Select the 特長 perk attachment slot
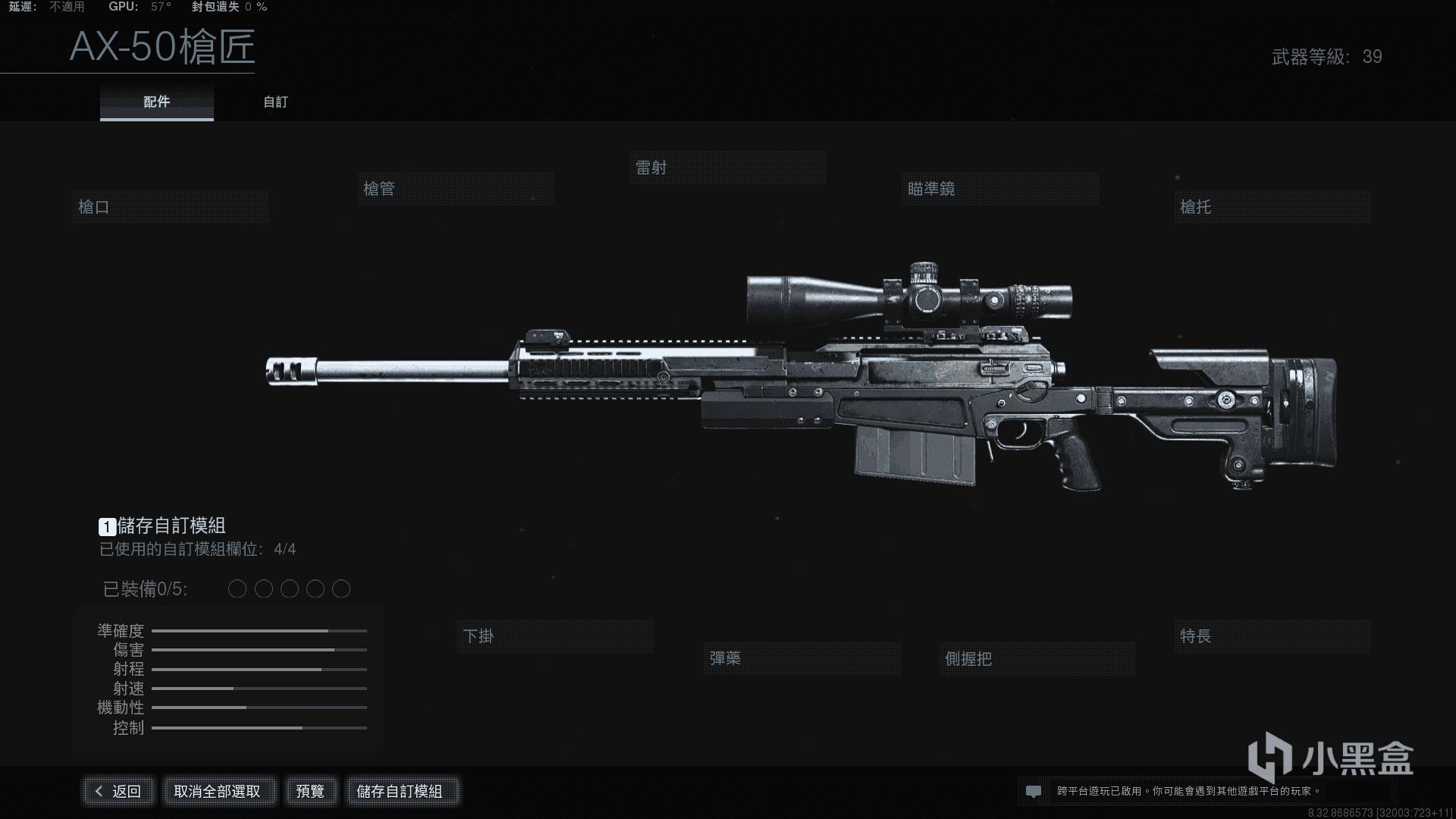Viewport: 1456px width, 819px height. pyautogui.click(x=1272, y=636)
